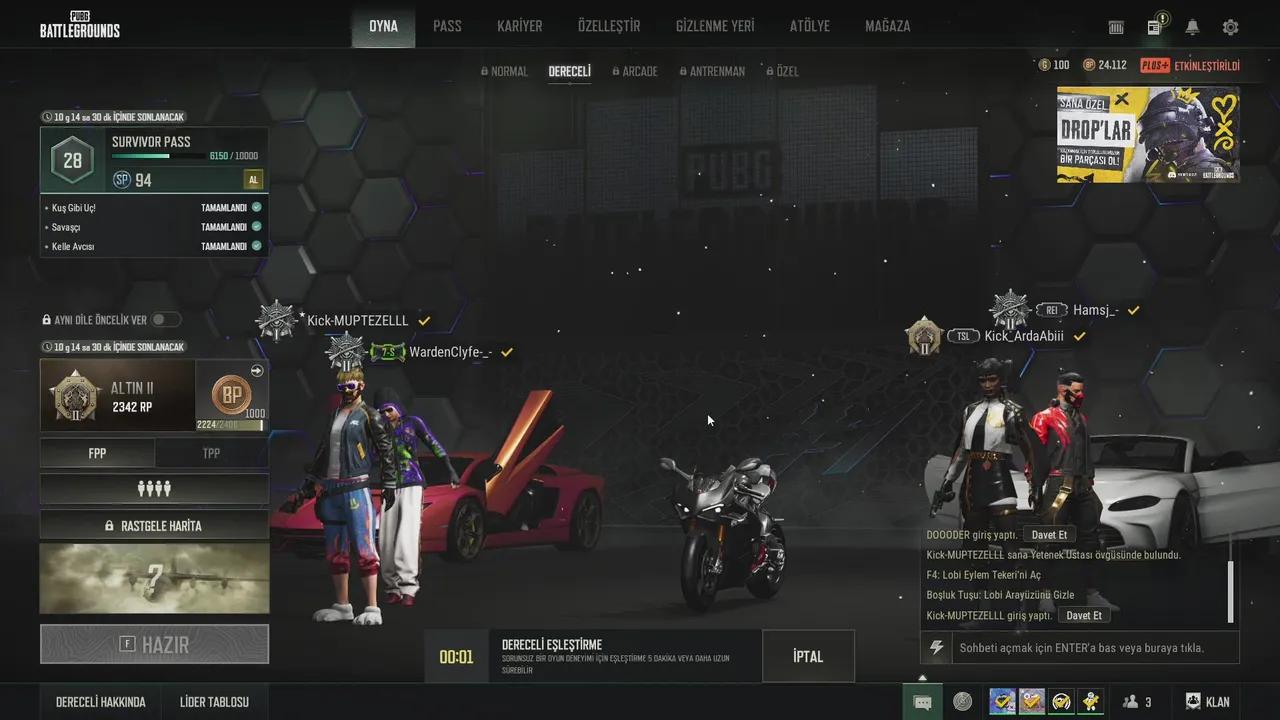Open the chat bubble icon in bottom bar
This screenshot has width=1280, height=720.
[922, 701]
